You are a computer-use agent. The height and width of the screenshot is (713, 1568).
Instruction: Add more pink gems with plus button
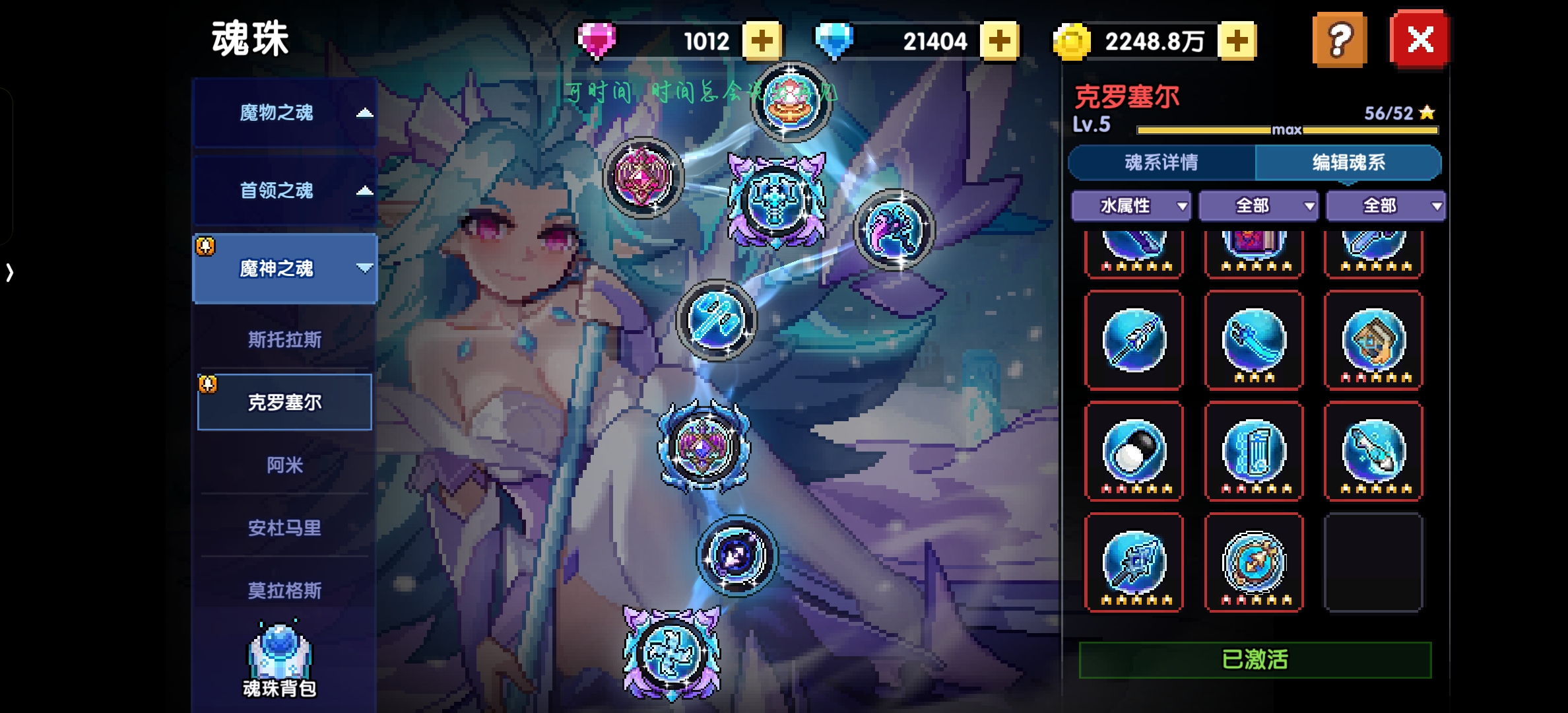(x=762, y=41)
